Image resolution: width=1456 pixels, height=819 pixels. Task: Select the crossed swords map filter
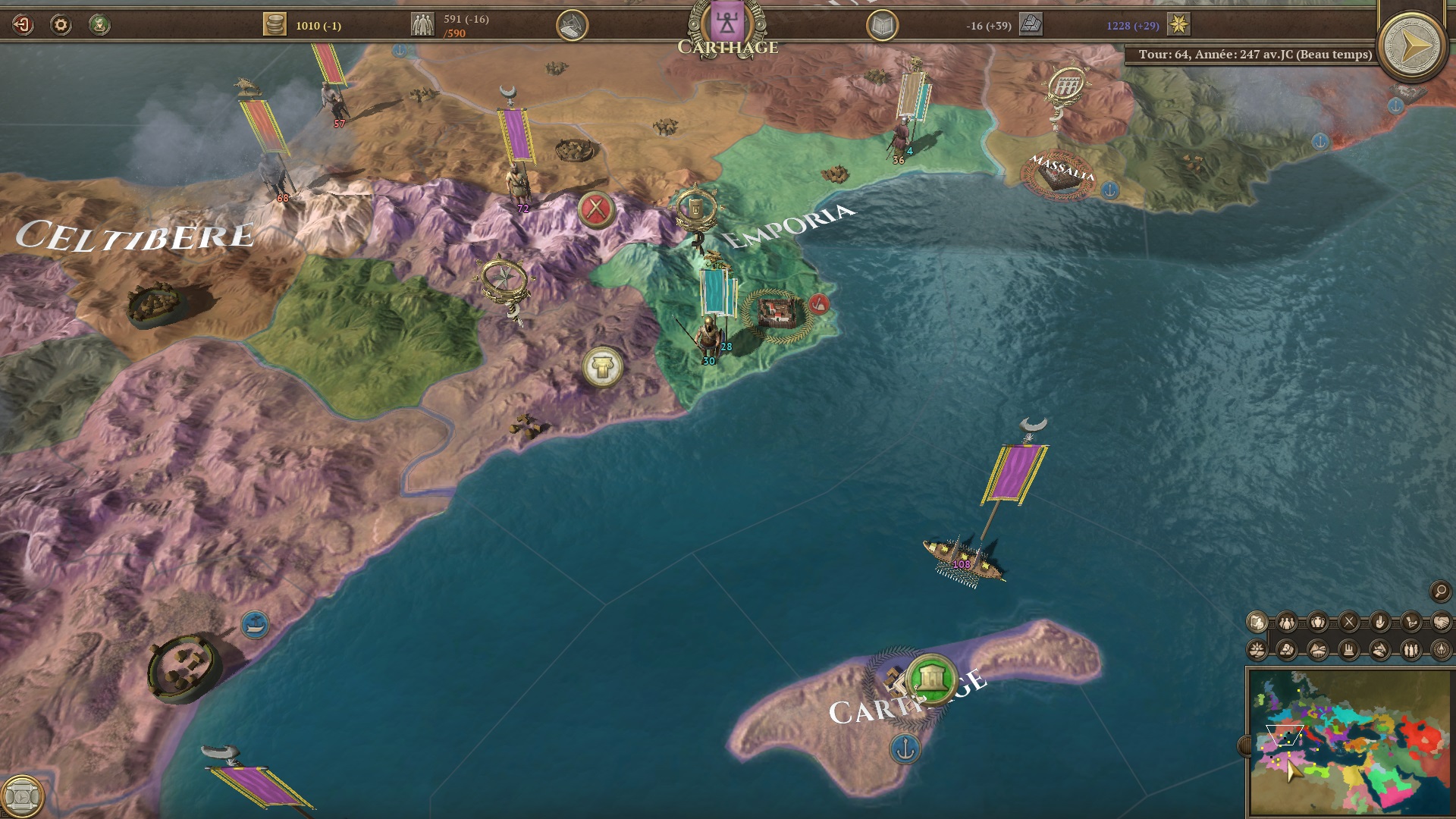(1349, 623)
